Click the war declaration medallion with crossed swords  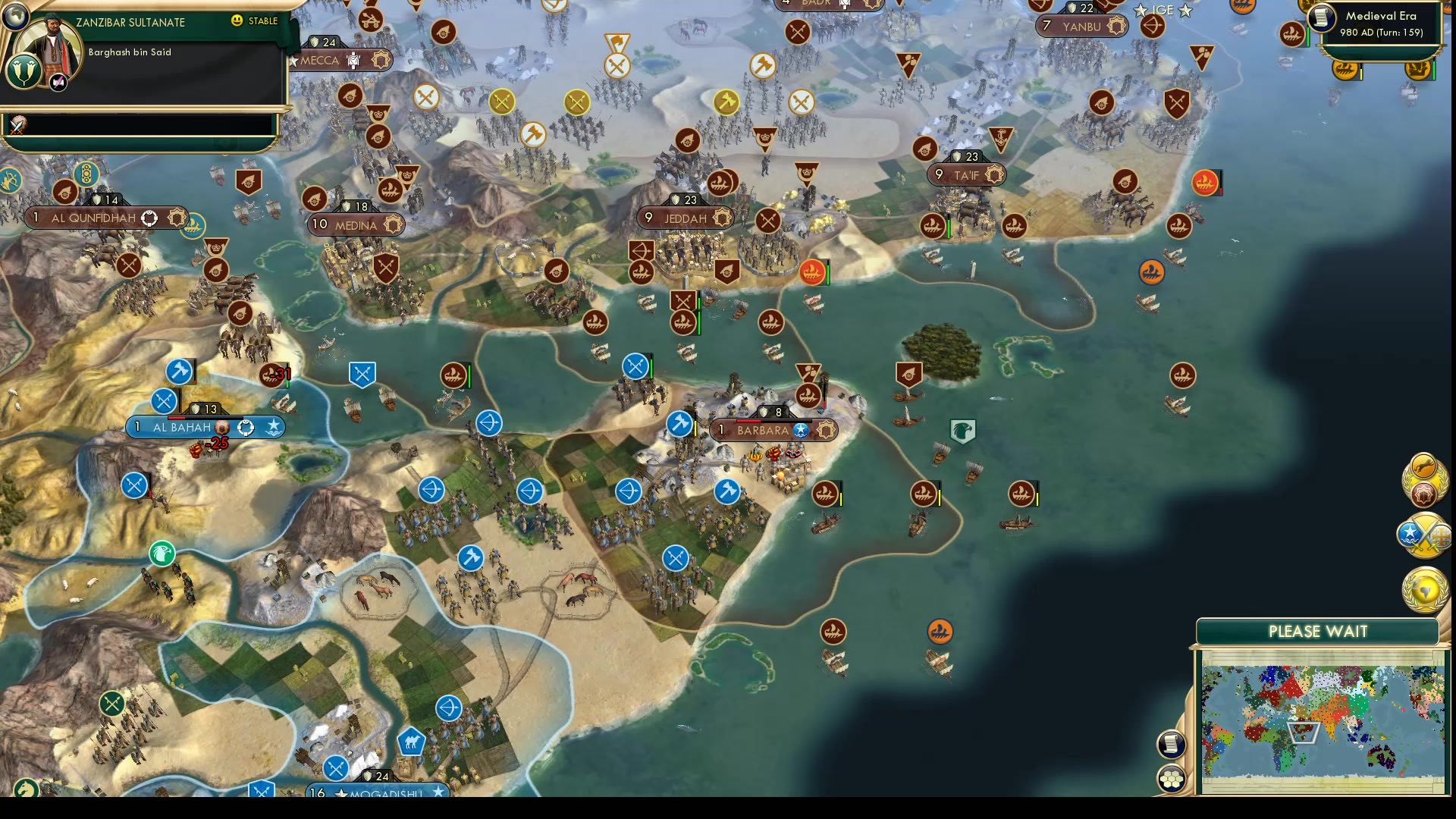pyautogui.click(x=1424, y=535)
